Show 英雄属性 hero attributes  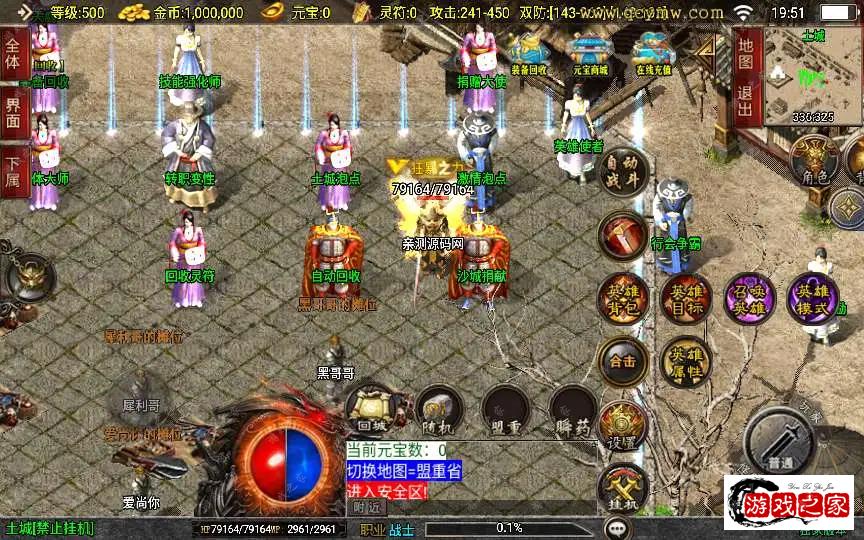[x=686, y=361]
